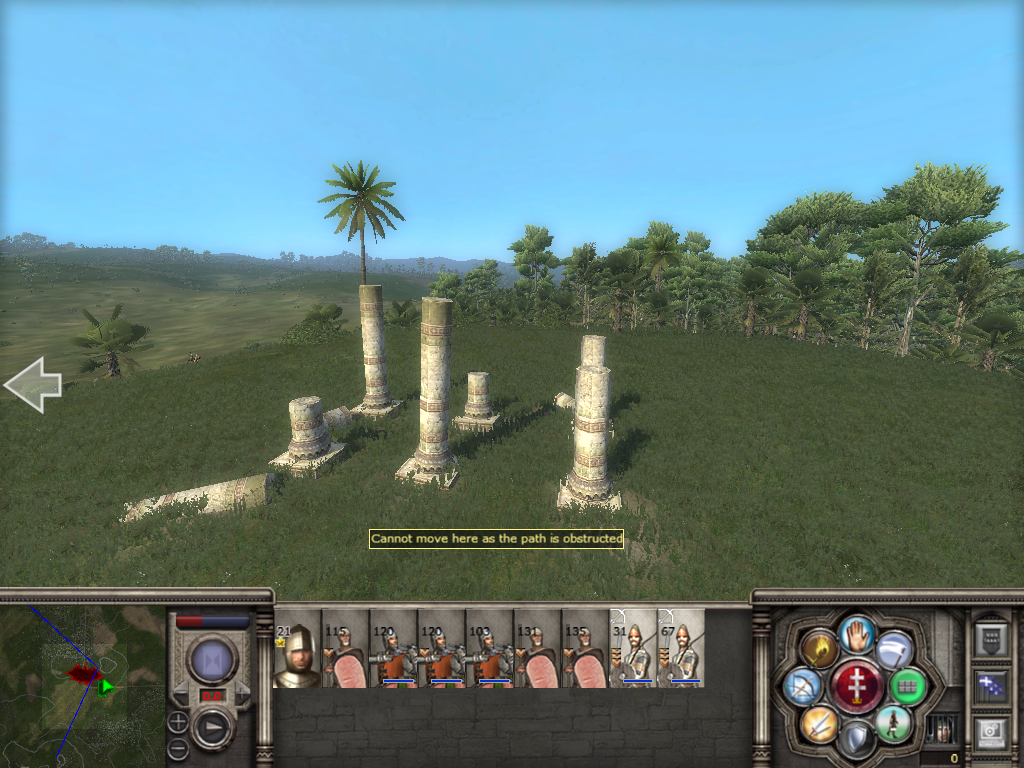Viewport: 1024px width, 768px height.
Task: Zoom out the minimap with the minus button
Action: (x=177, y=747)
